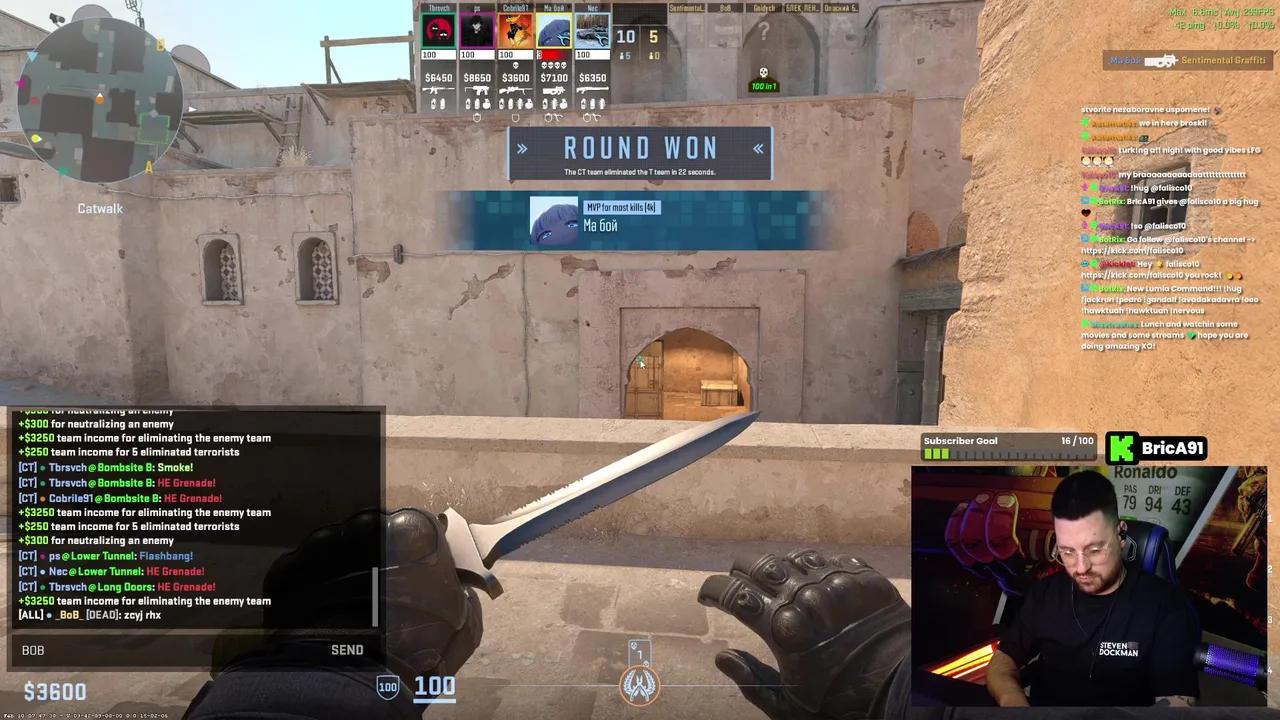Viewport: 1280px width, 720px height.
Task: Click the grenade icon under ps's cash amount
Action: [x=477, y=103]
